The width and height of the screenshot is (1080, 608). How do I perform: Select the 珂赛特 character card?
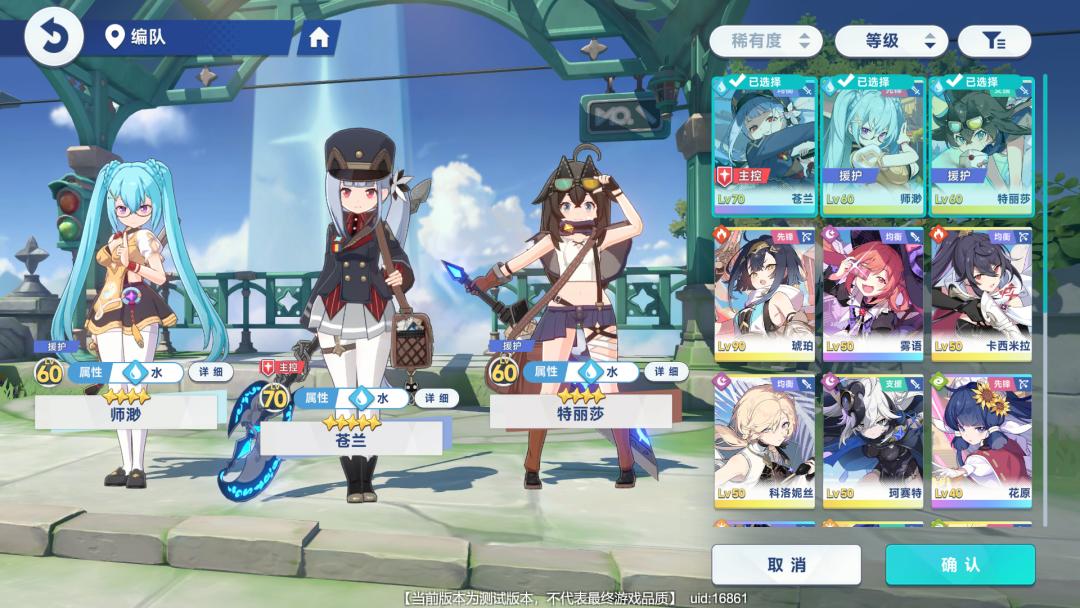873,441
